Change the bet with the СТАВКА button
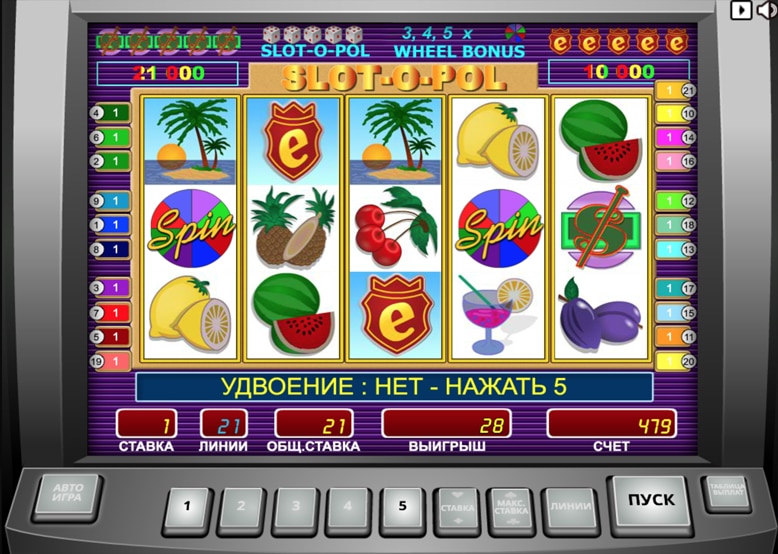 (457, 507)
